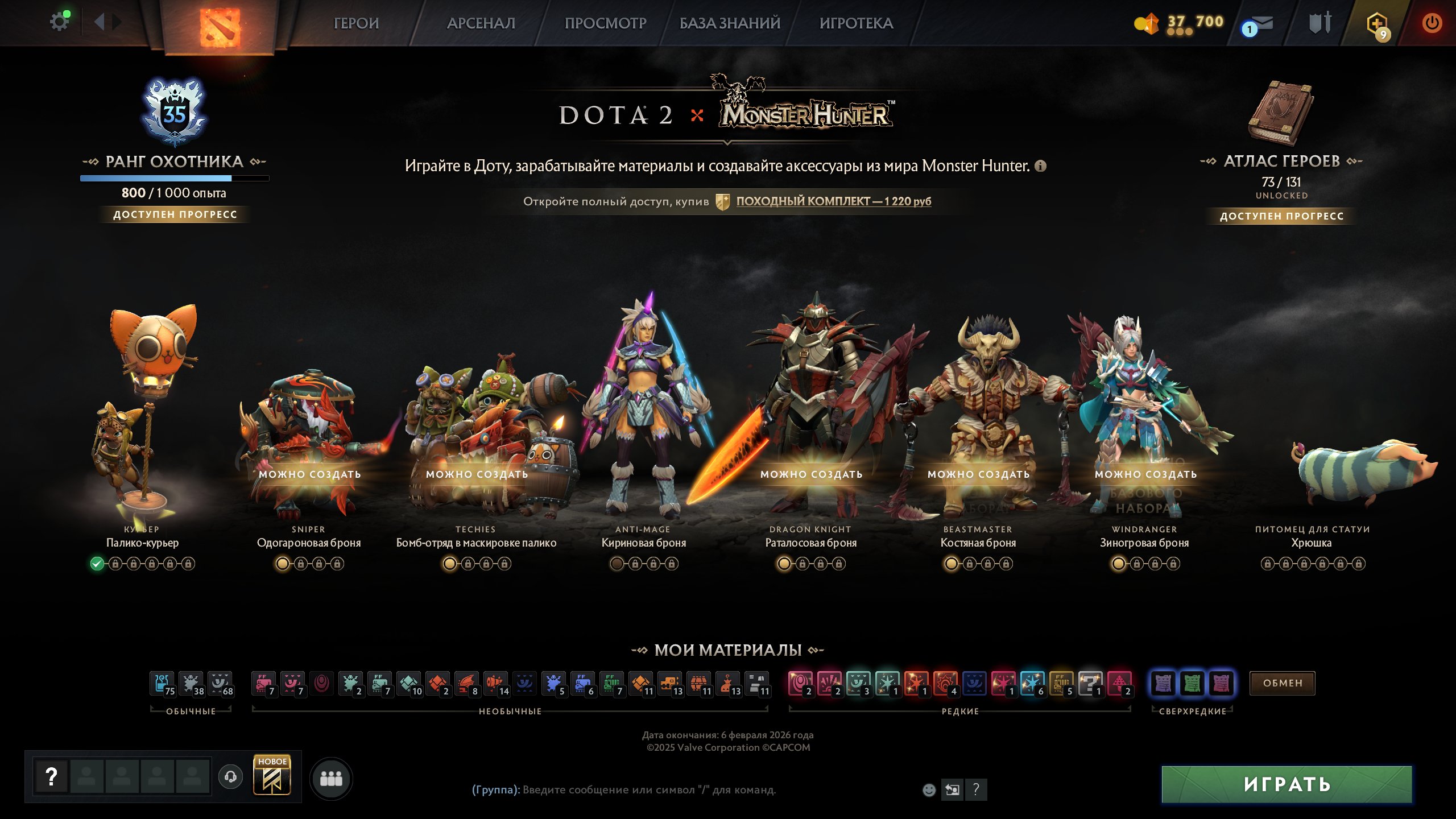
Task: Click the hunter rank experience progress bar
Action: coord(175,178)
